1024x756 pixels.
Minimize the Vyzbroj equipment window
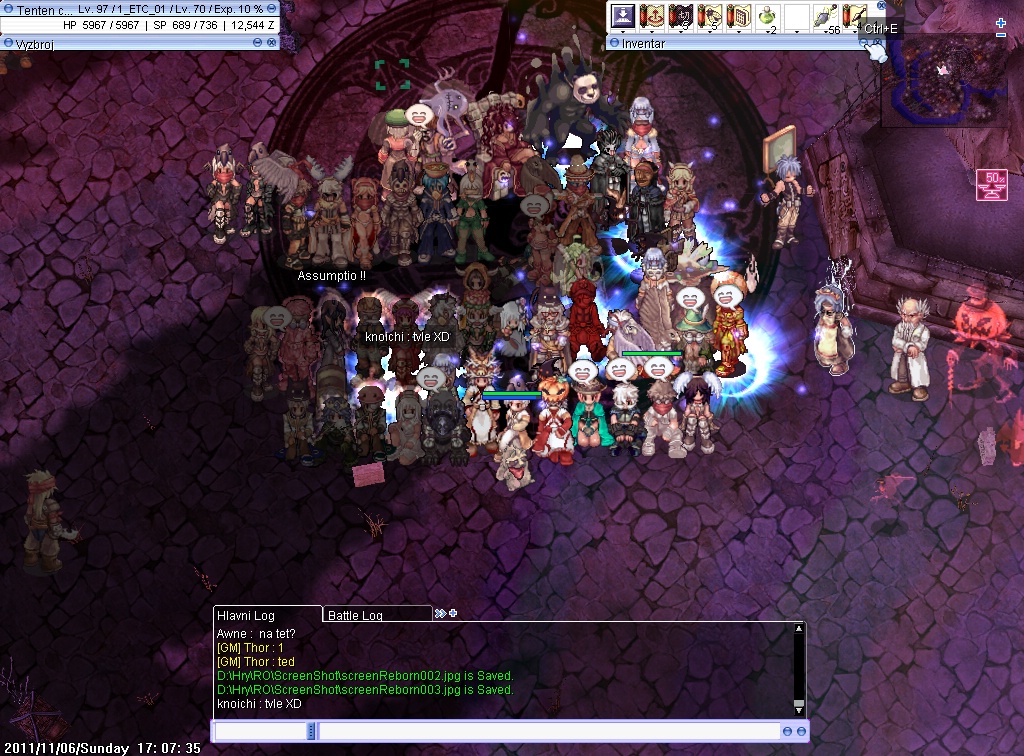click(x=258, y=43)
